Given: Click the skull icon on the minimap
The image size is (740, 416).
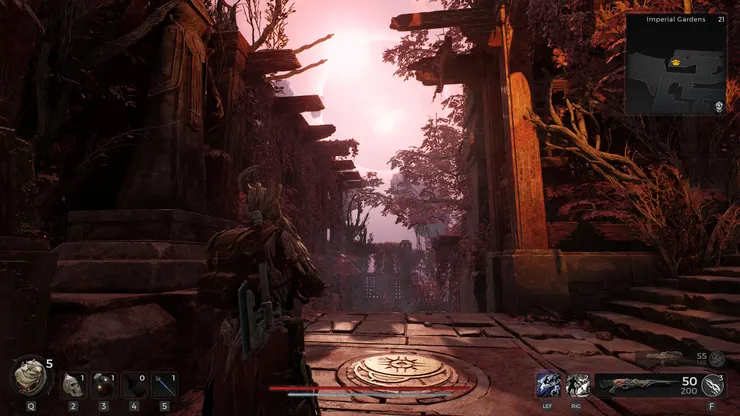Looking at the screenshot, I should [x=719, y=104].
